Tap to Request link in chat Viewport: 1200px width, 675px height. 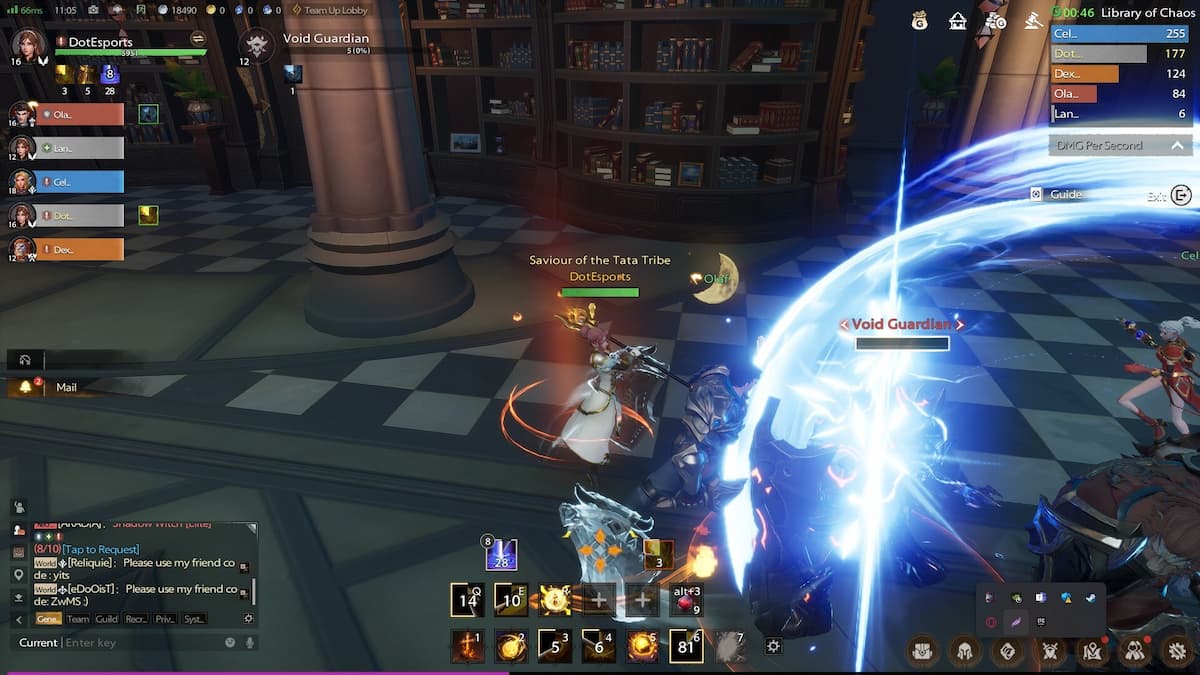click(x=100, y=549)
